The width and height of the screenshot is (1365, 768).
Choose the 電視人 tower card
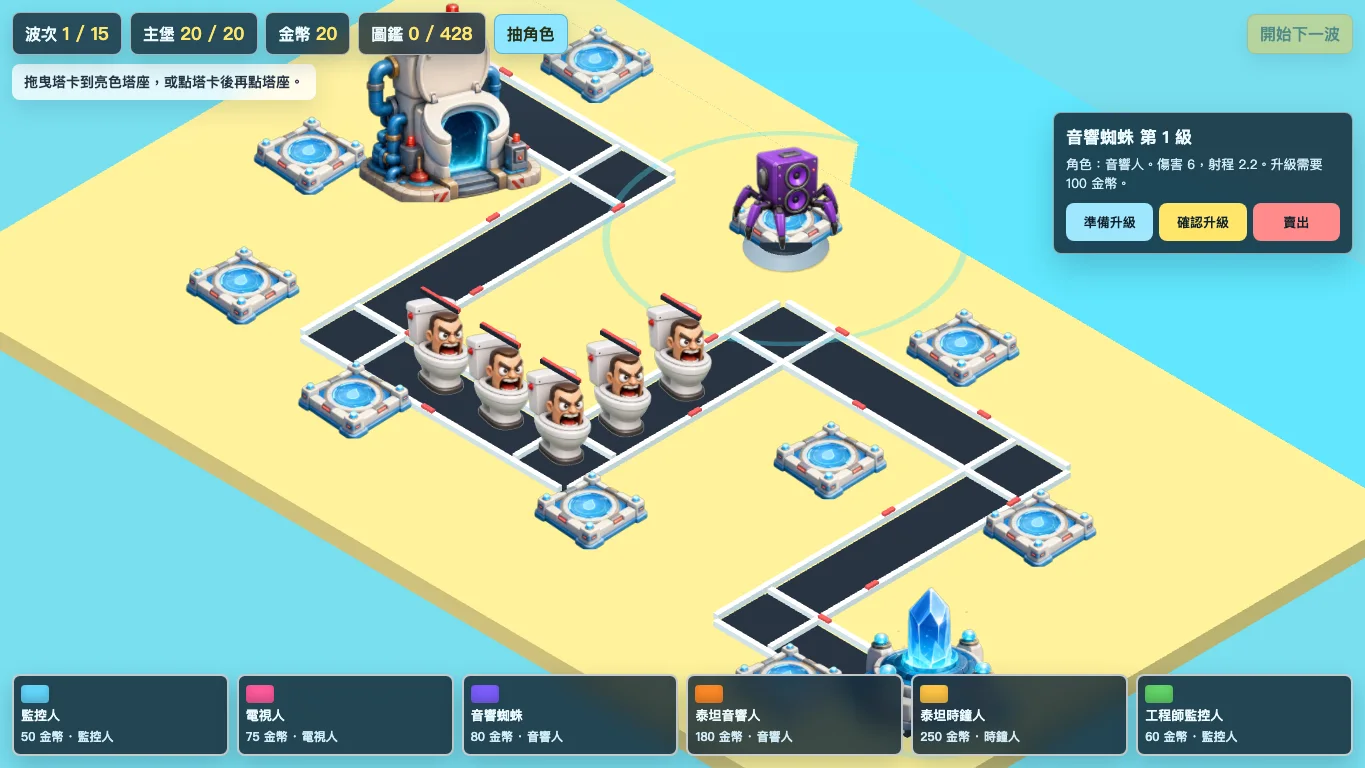click(x=345, y=715)
